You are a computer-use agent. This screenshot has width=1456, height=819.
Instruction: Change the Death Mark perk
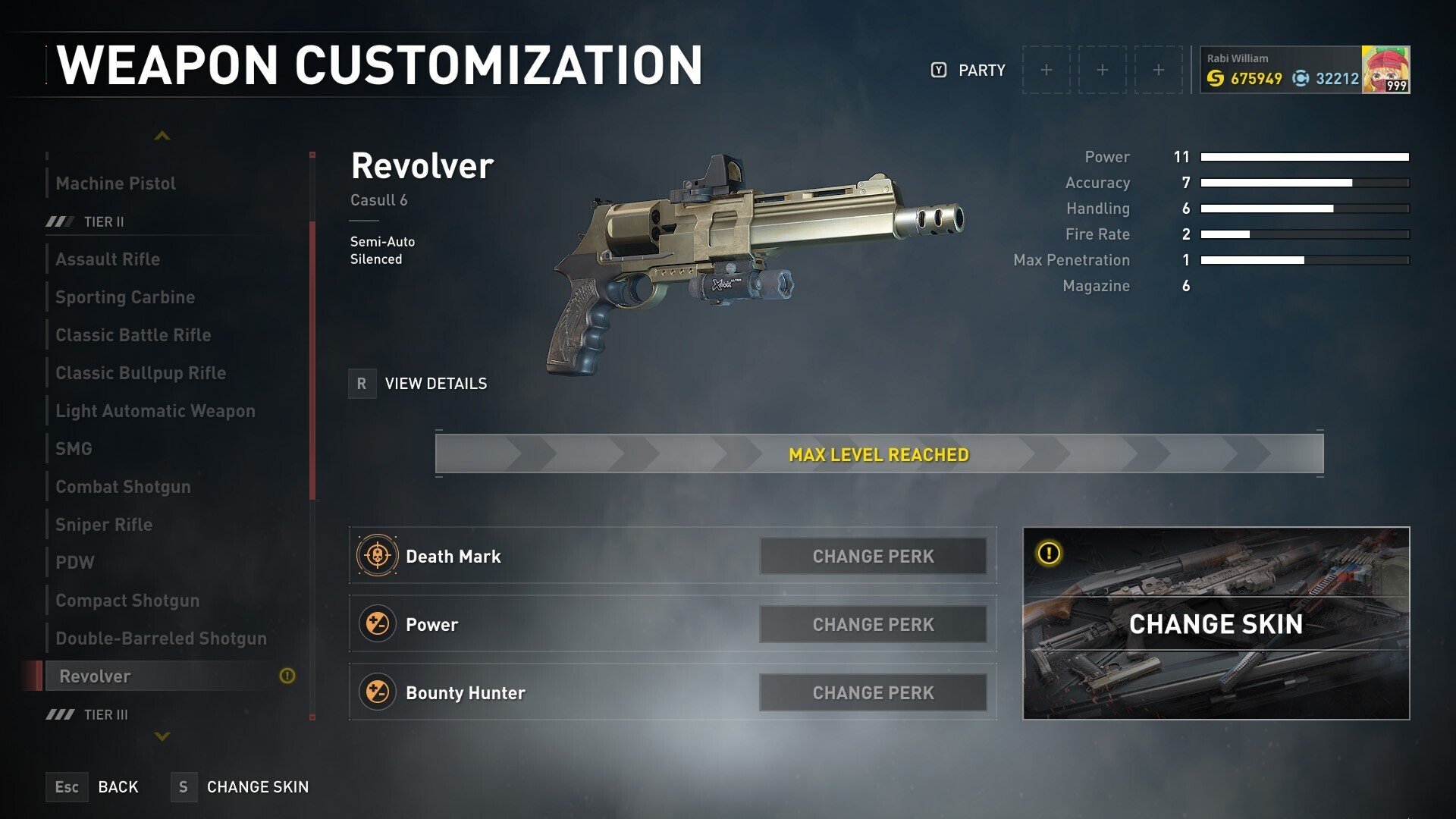873,557
